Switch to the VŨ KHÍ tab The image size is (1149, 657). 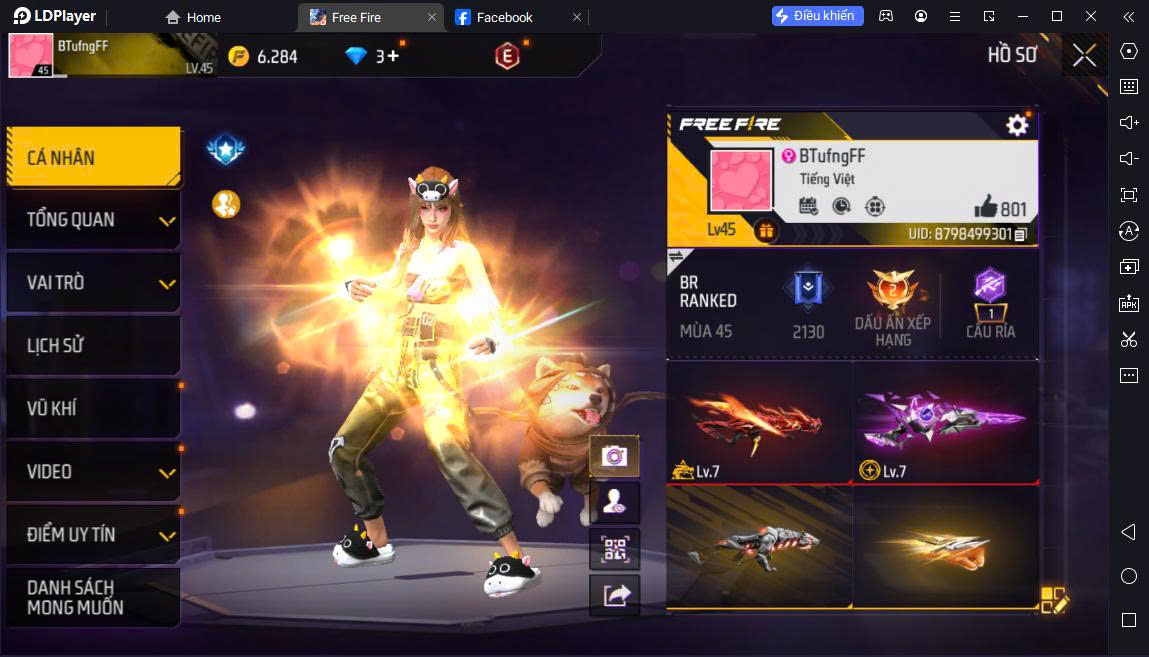coord(92,409)
